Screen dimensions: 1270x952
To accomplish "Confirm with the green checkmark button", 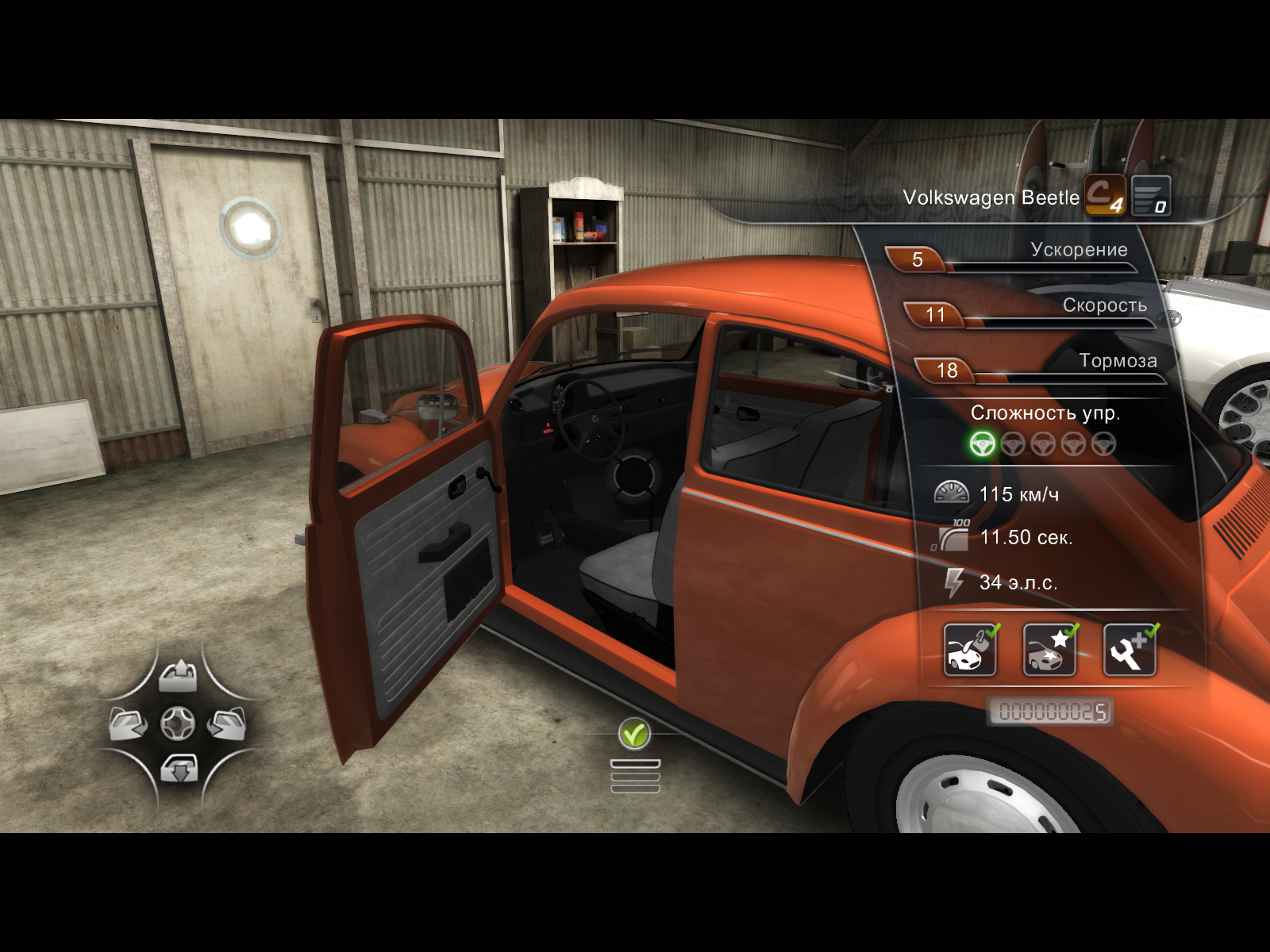I will pyautogui.click(x=634, y=734).
